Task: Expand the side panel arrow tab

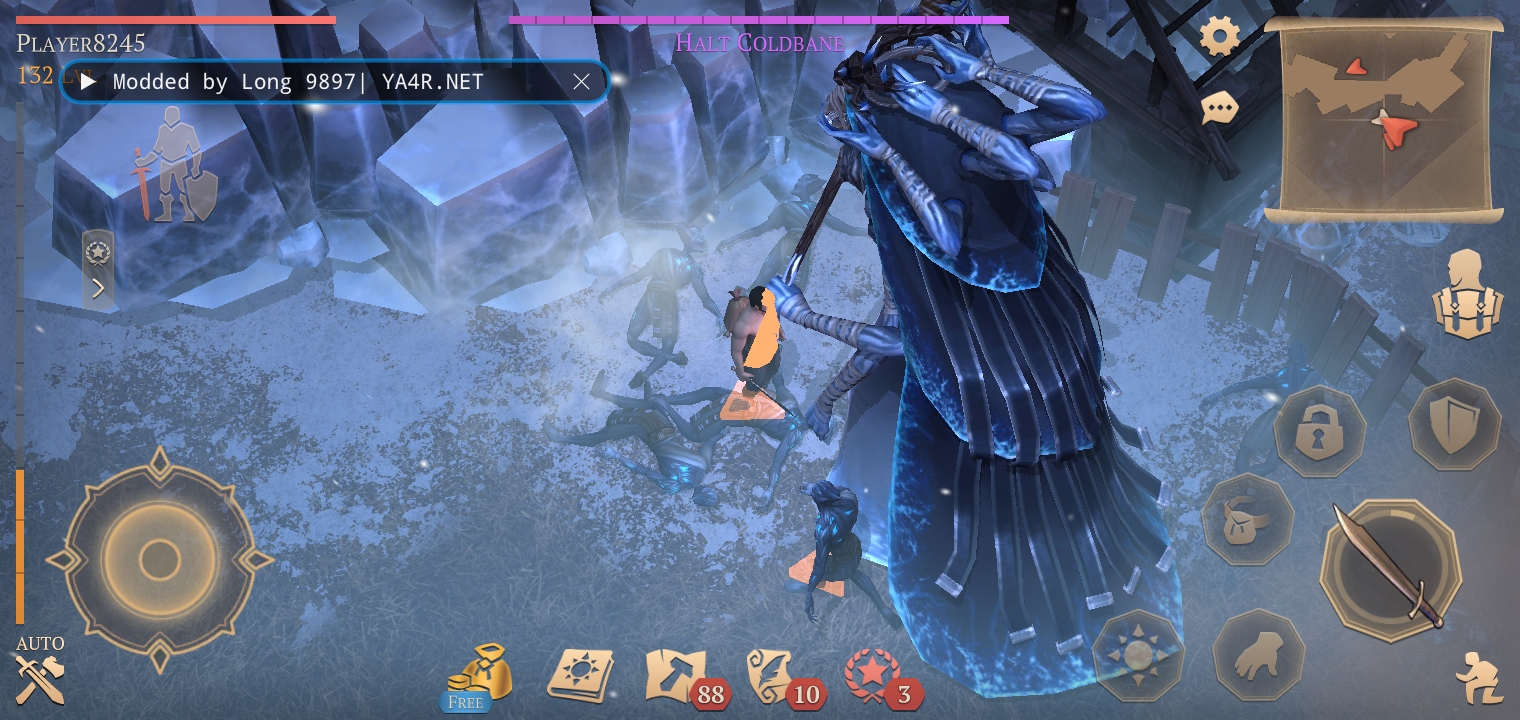Action: tap(98, 289)
